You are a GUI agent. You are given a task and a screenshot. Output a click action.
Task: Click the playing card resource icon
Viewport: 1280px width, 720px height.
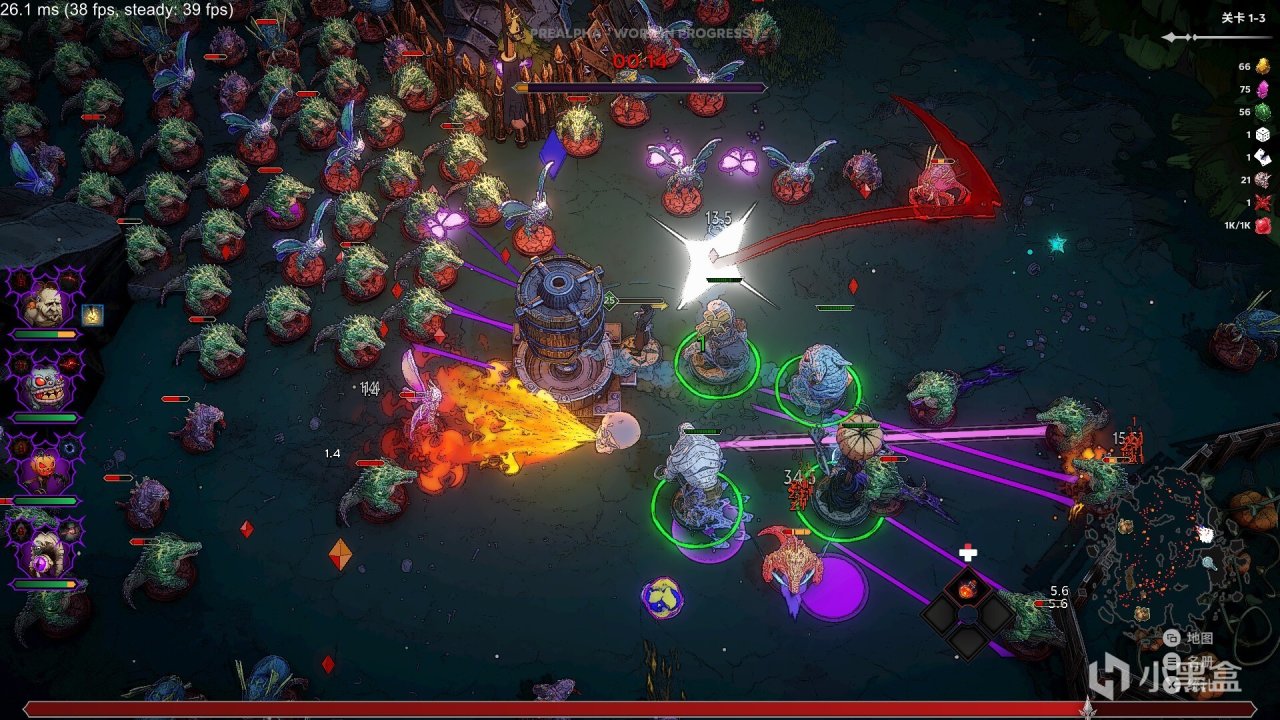[1262, 157]
